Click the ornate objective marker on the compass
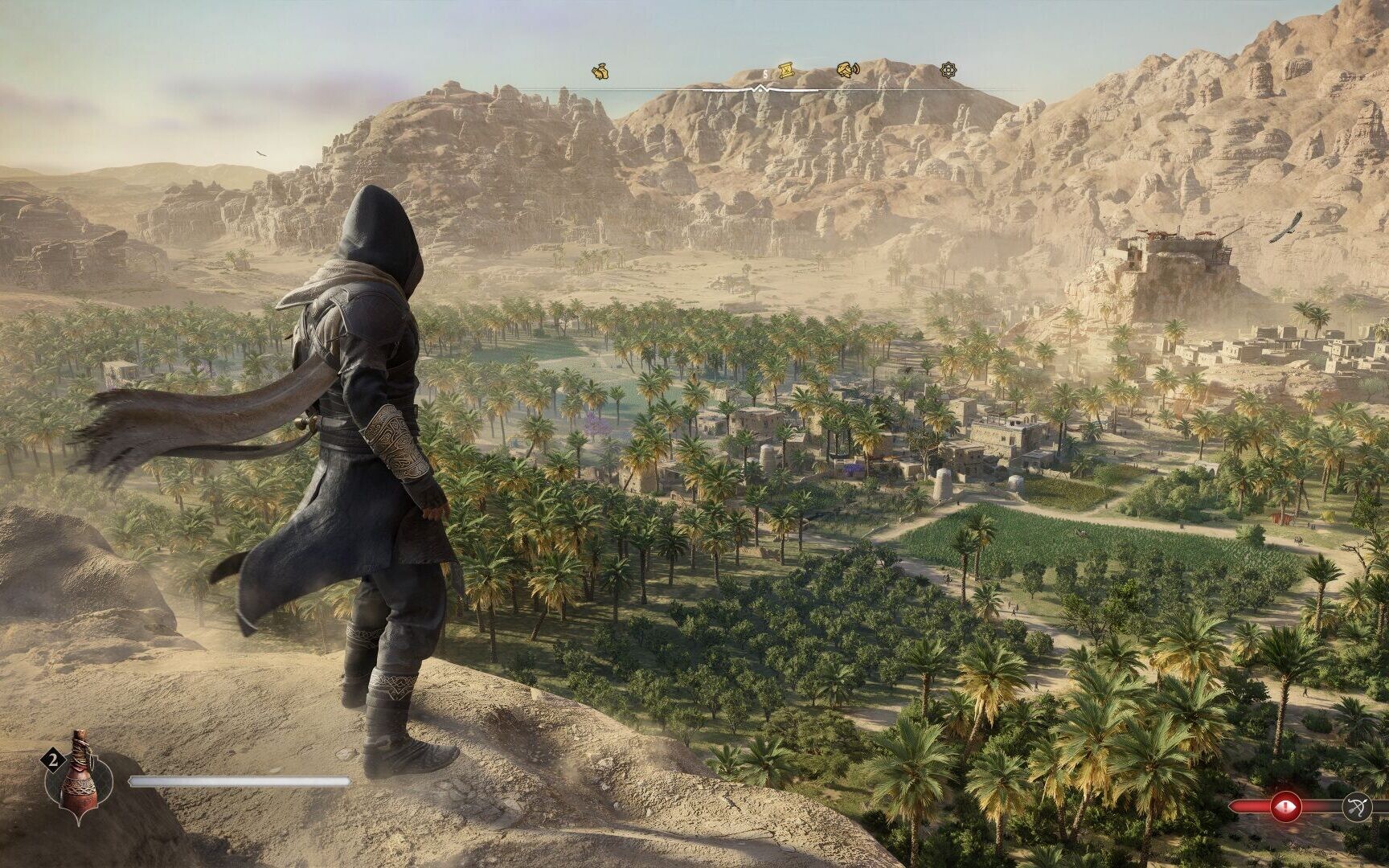 point(949,72)
